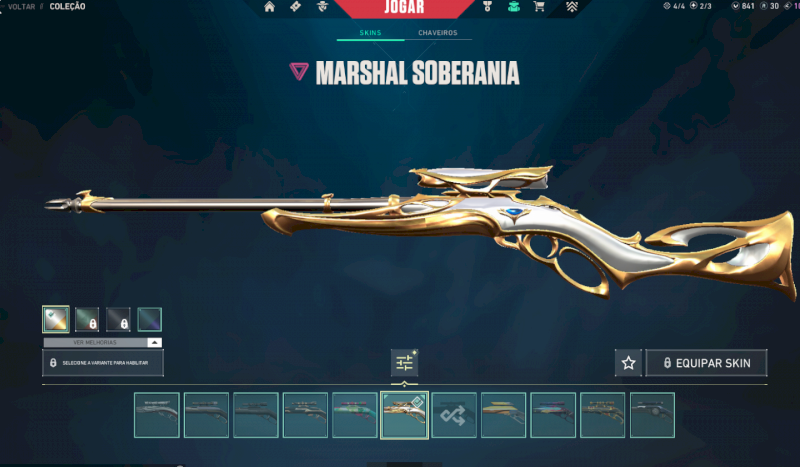Select the highlighted Soberania skin thumbnail
The image size is (800, 467).
click(404, 415)
